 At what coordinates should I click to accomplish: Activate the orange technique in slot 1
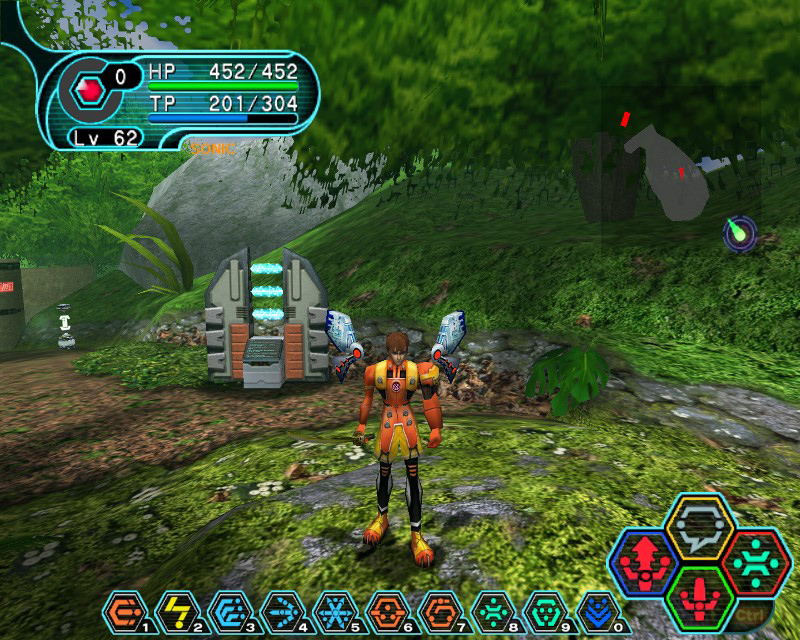coord(123,610)
